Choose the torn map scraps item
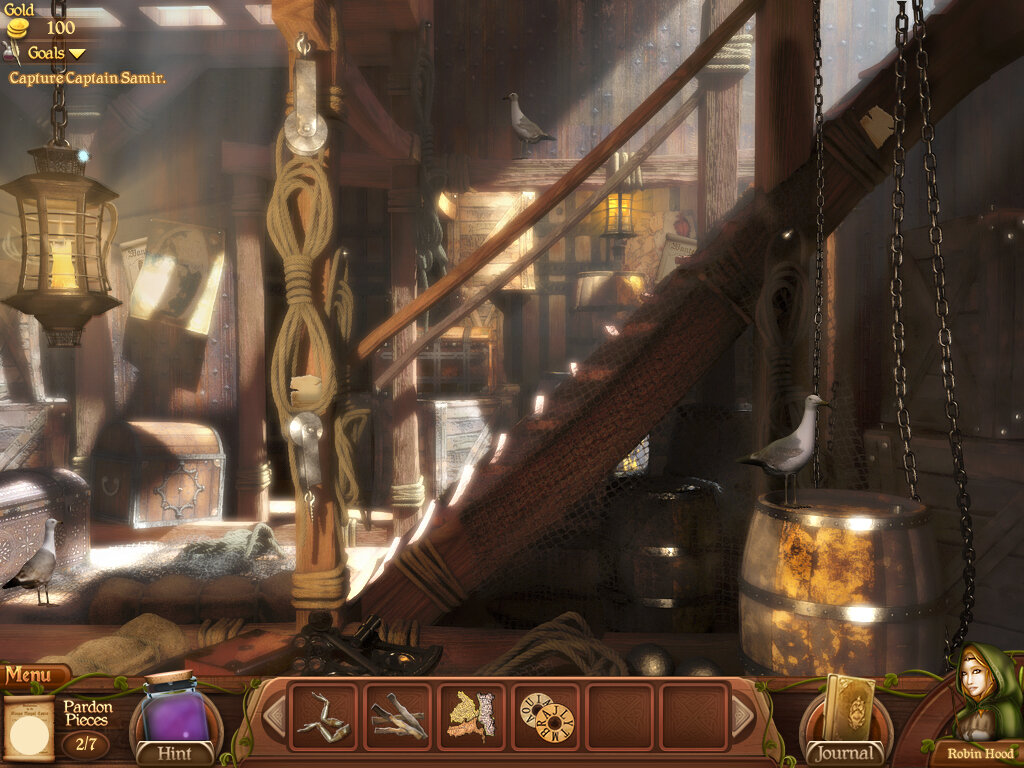The width and height of the screenshot is (1024, 768). click(x=471, y=716)
